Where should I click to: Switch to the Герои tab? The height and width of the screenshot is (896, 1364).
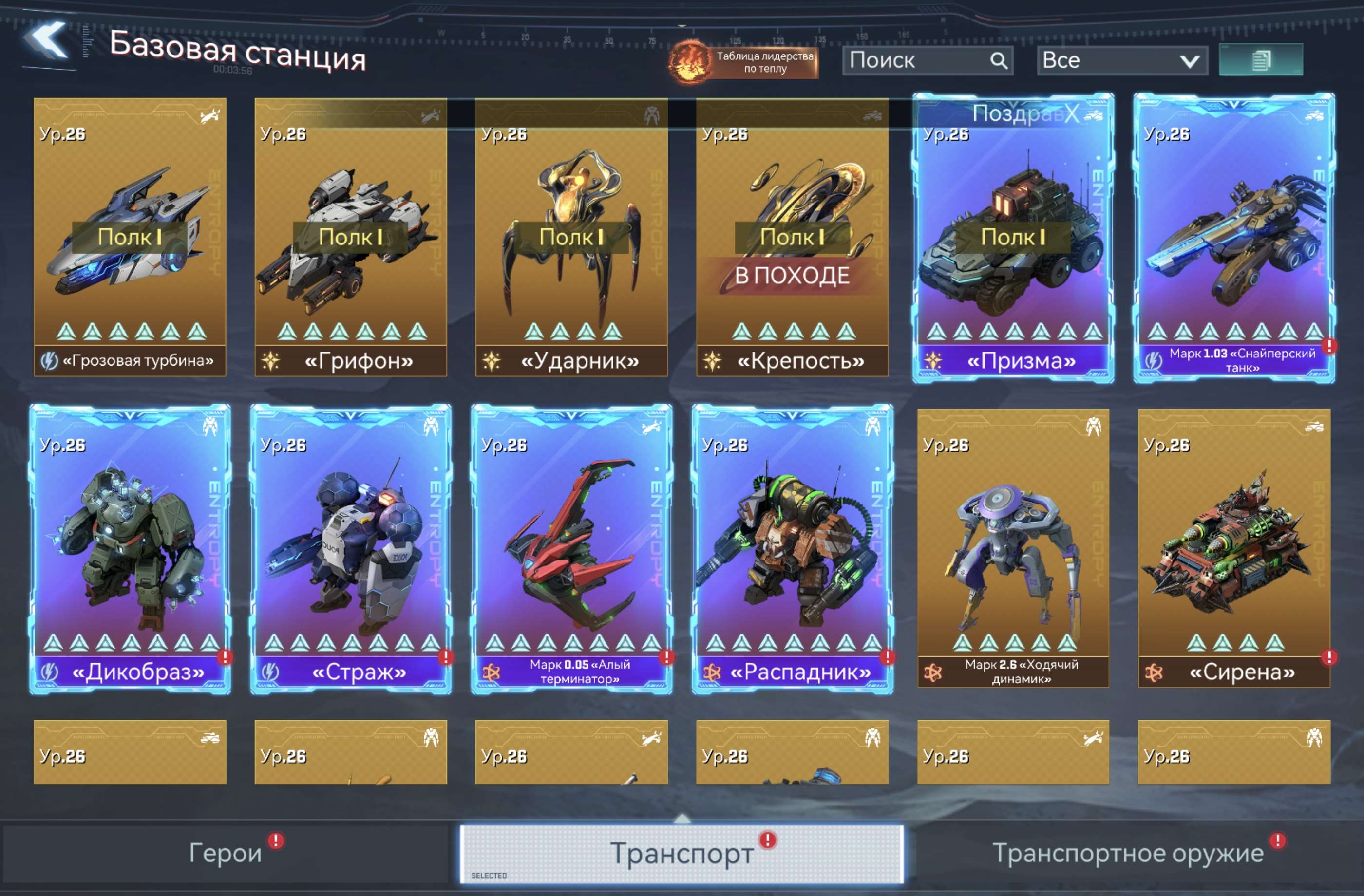(x=225, y=853)
